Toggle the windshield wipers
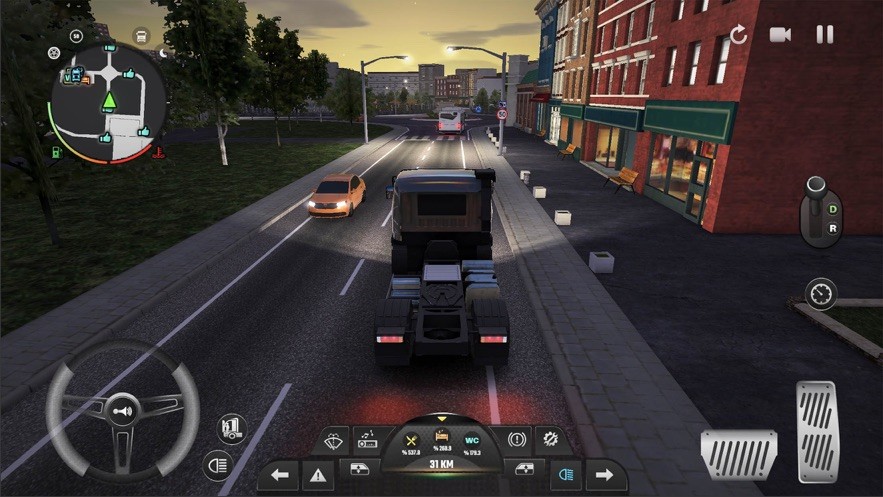 point(332,439)
